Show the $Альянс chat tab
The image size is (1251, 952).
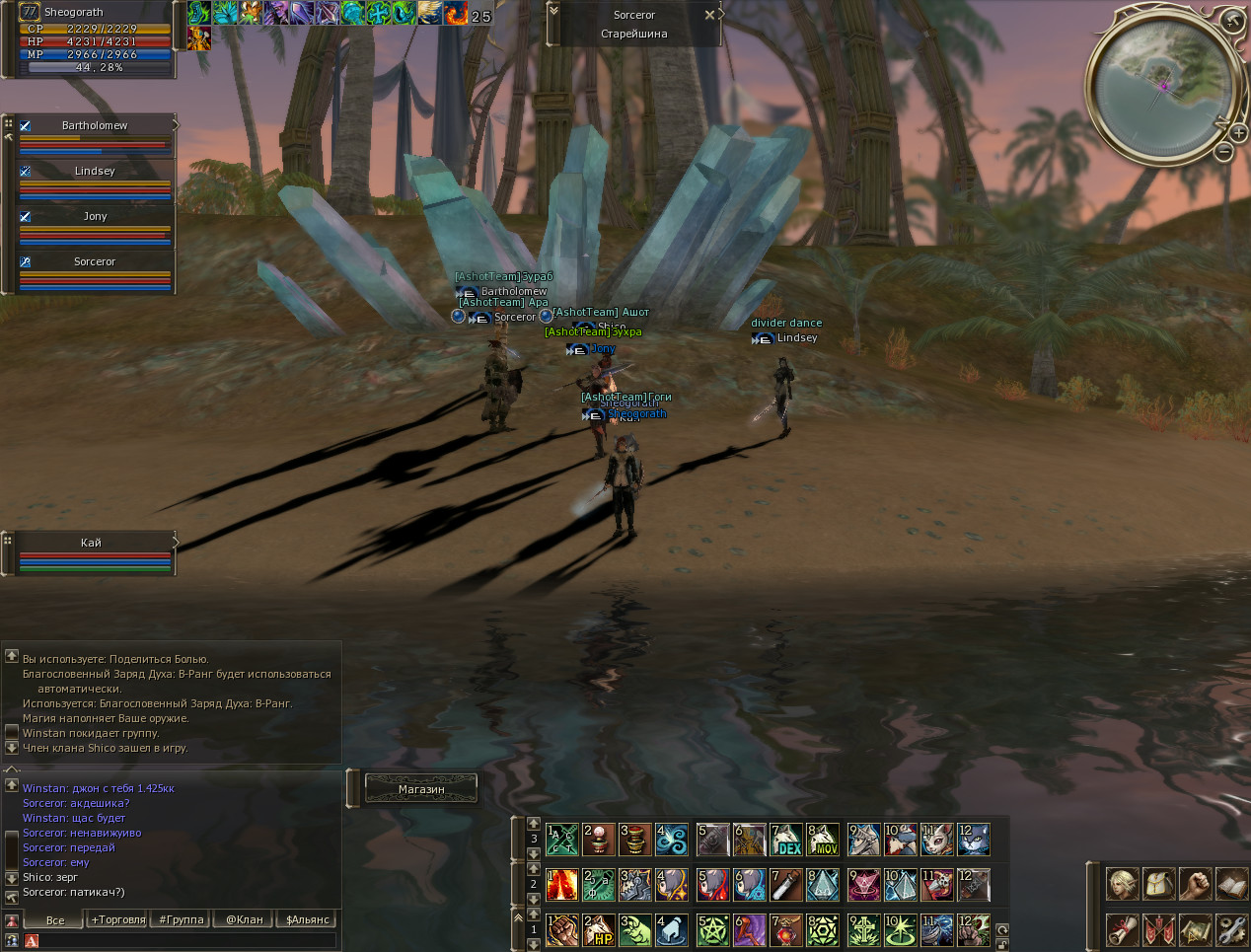[307, 919]
